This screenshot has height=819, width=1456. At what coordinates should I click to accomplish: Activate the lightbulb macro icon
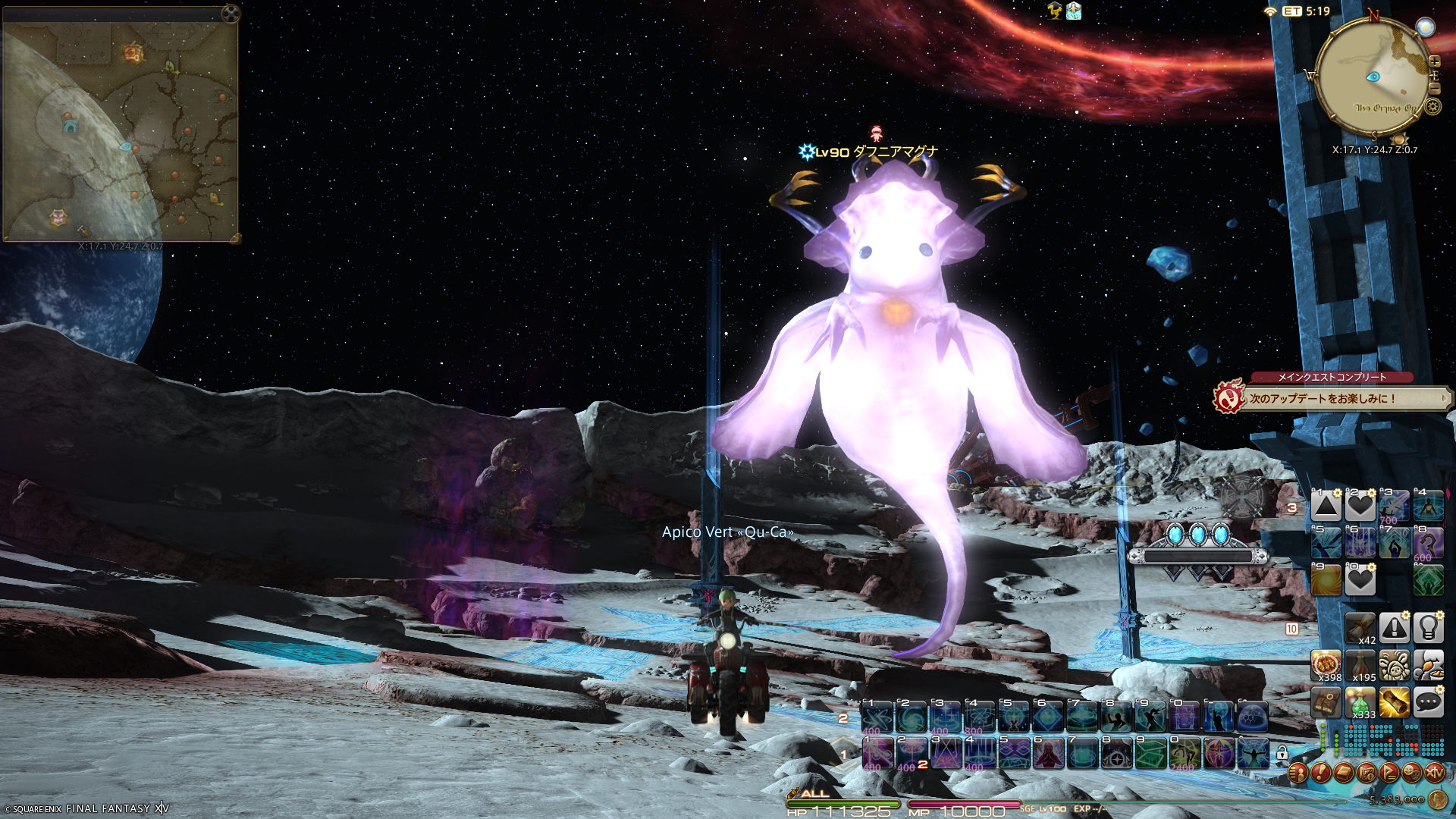pos(1428,628)
